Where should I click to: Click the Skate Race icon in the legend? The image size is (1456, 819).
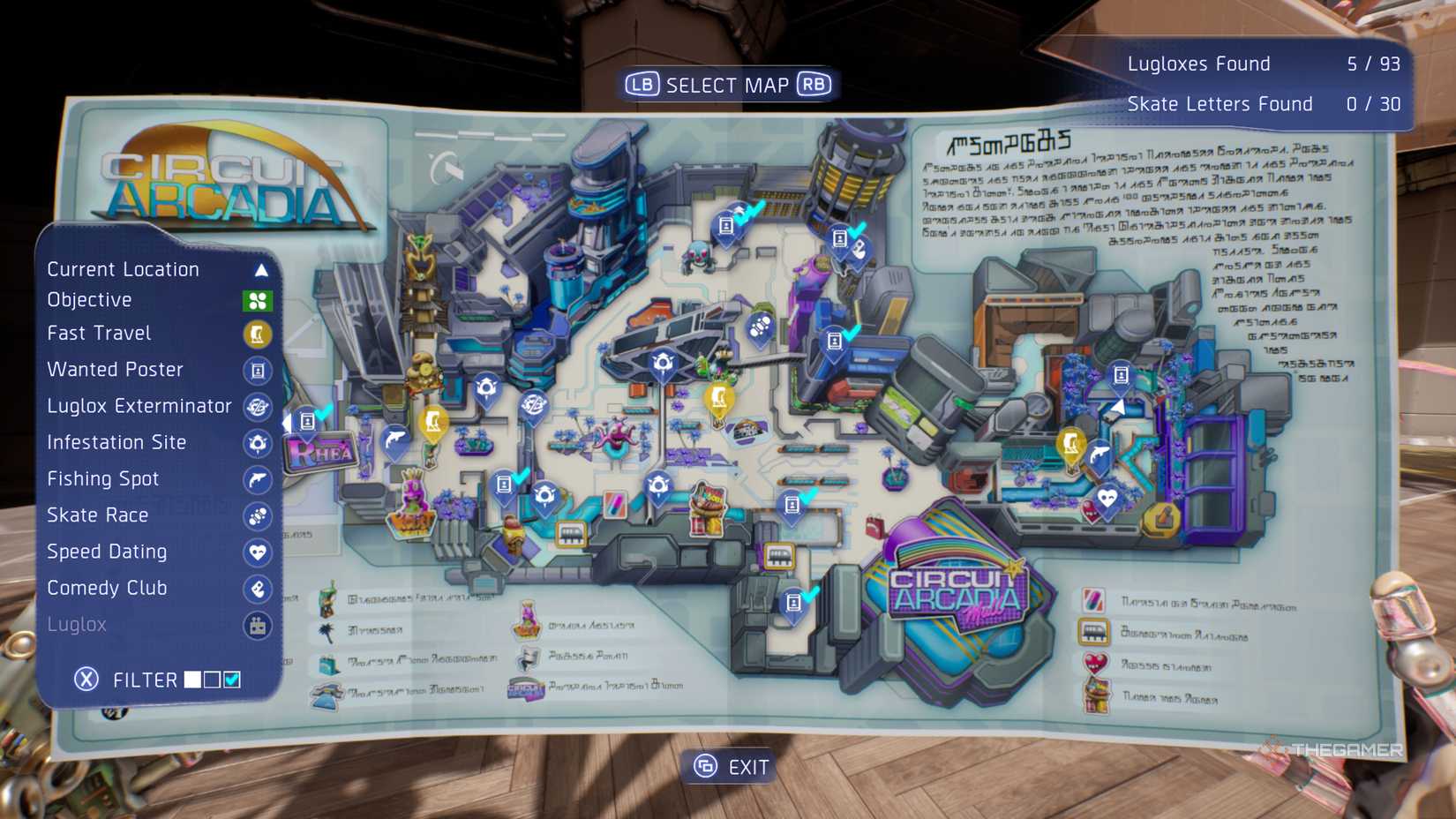click(x=257, y=516)
